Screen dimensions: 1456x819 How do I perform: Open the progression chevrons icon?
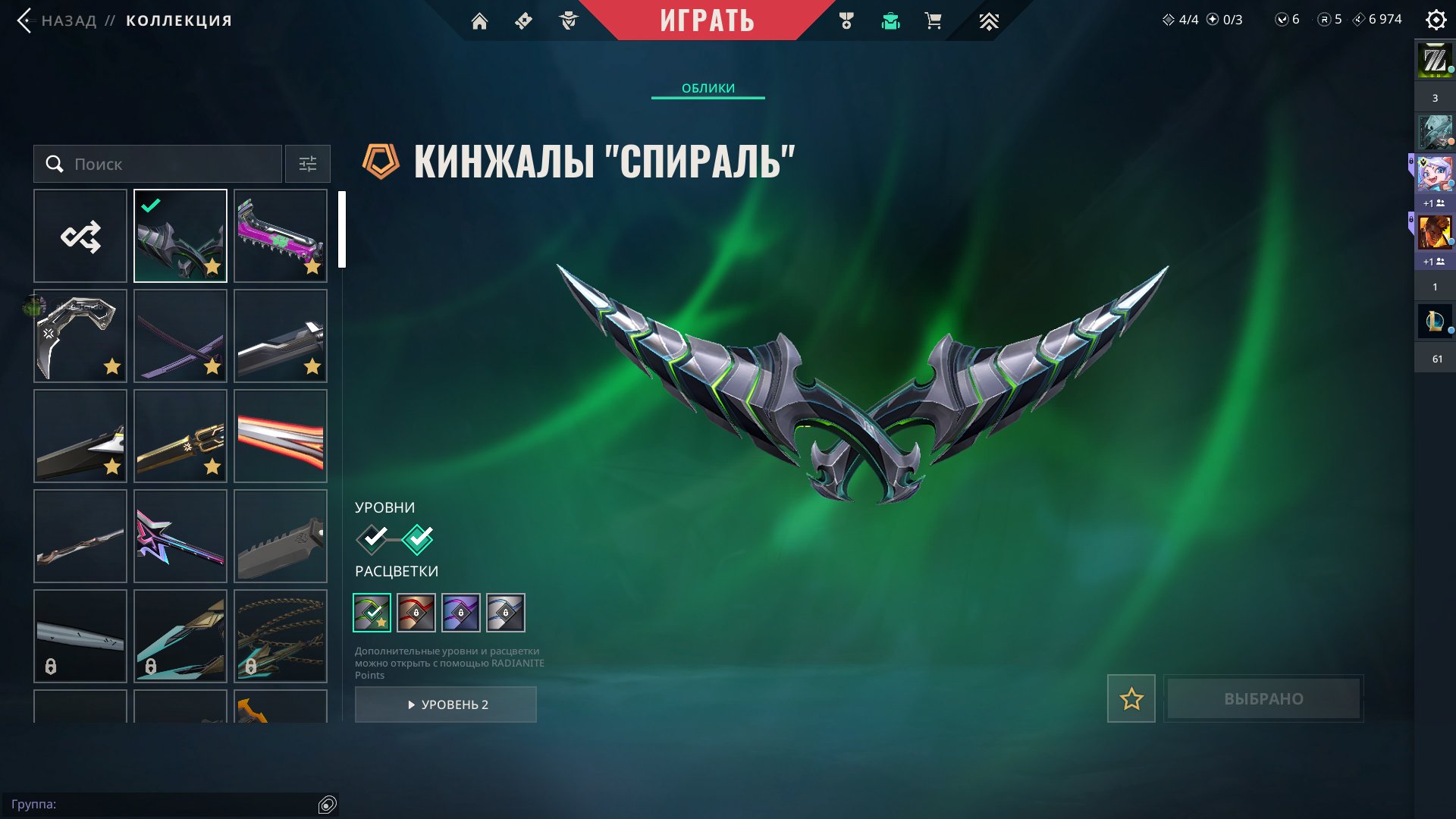tap(988, 20)
